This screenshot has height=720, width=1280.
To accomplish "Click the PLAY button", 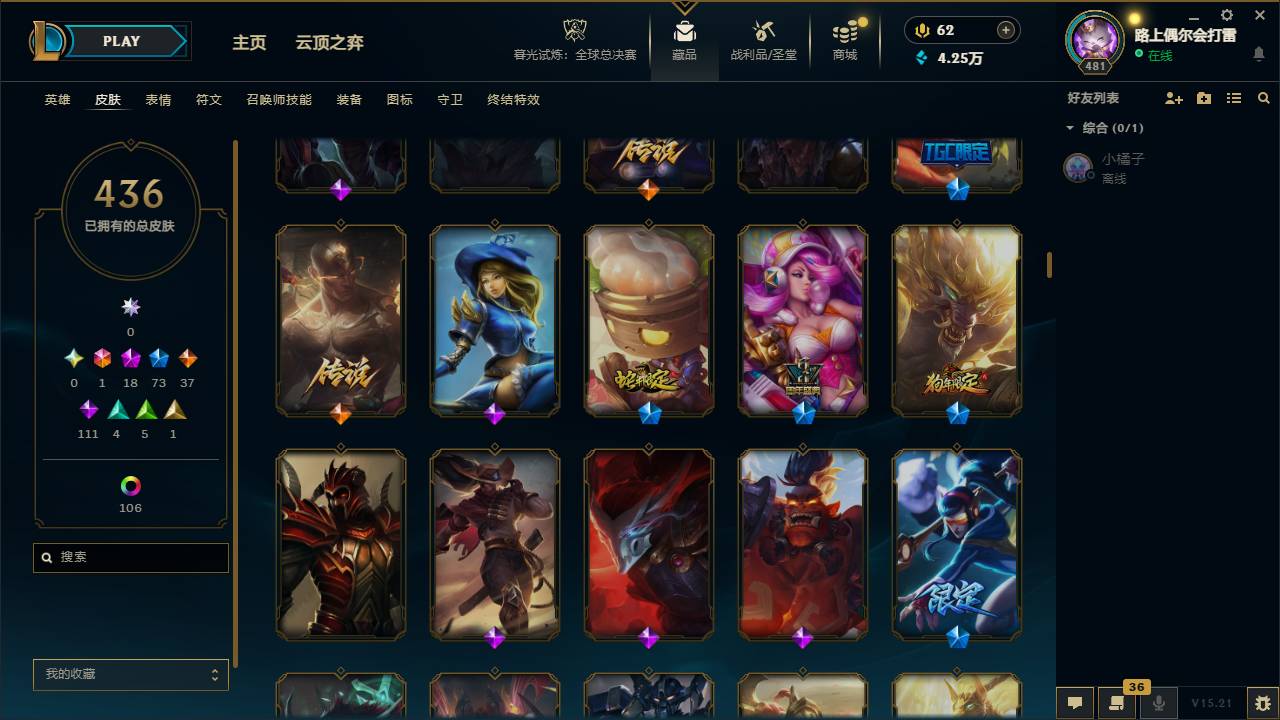I will click(121, 41).
